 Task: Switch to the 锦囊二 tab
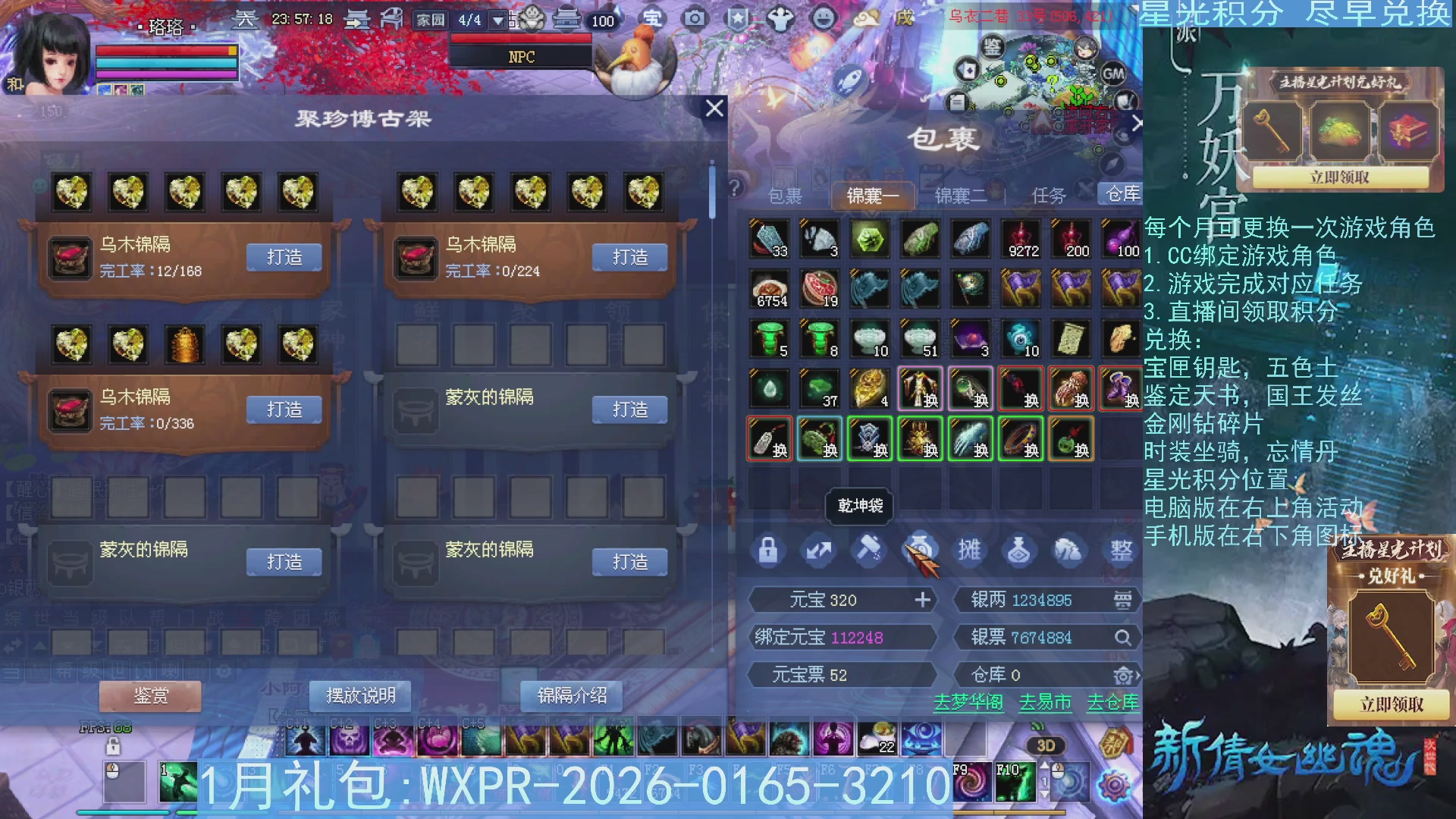(x=959, y=195)
